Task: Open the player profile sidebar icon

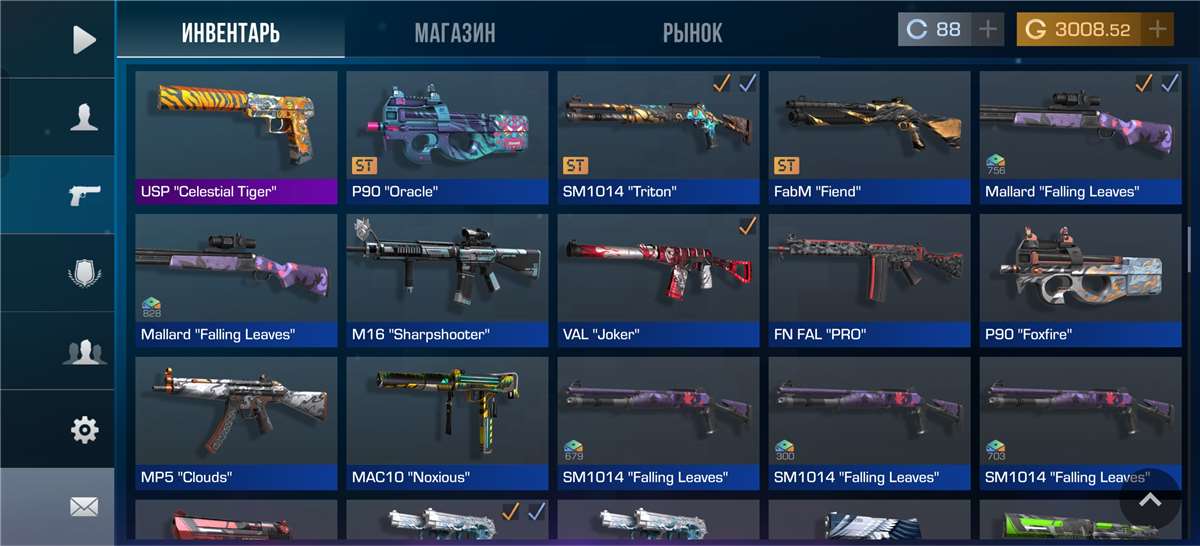Action: [84, 118]
